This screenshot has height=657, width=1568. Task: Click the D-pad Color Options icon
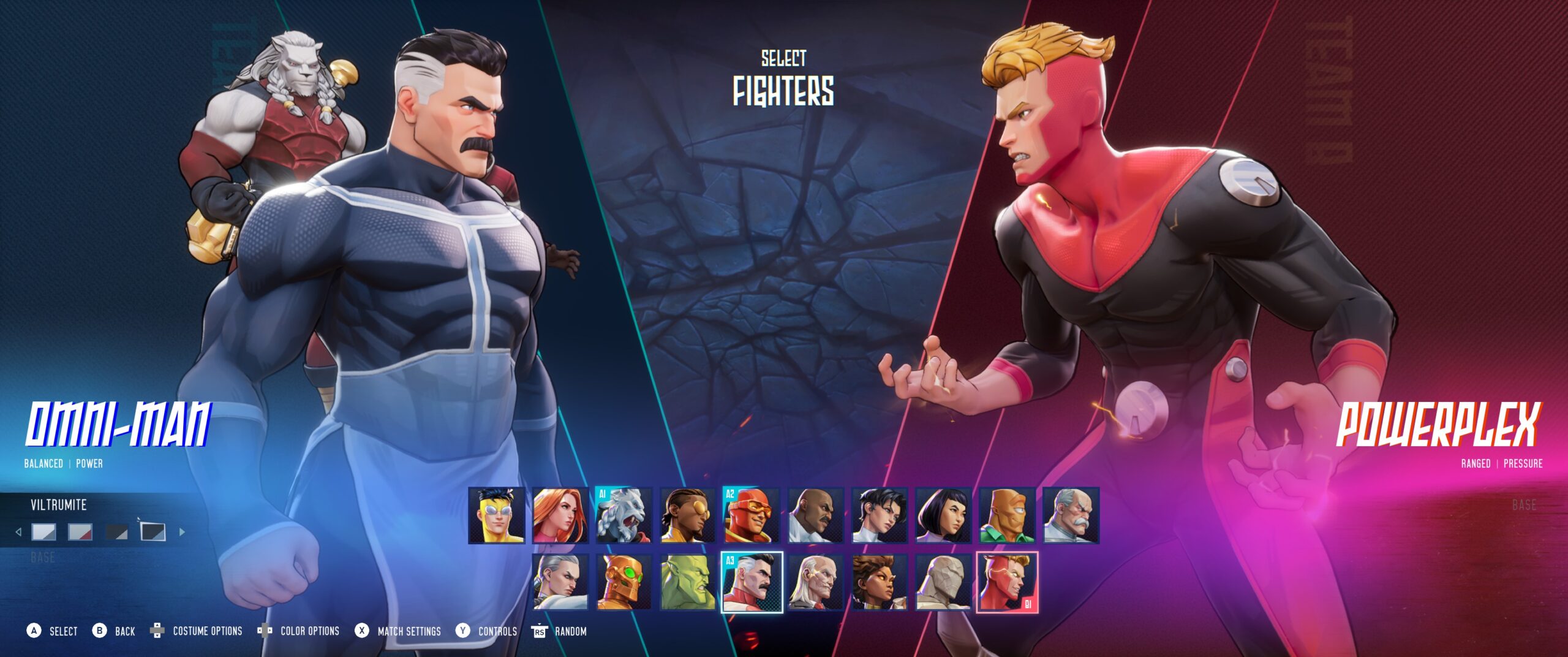(x=265, y=630)
